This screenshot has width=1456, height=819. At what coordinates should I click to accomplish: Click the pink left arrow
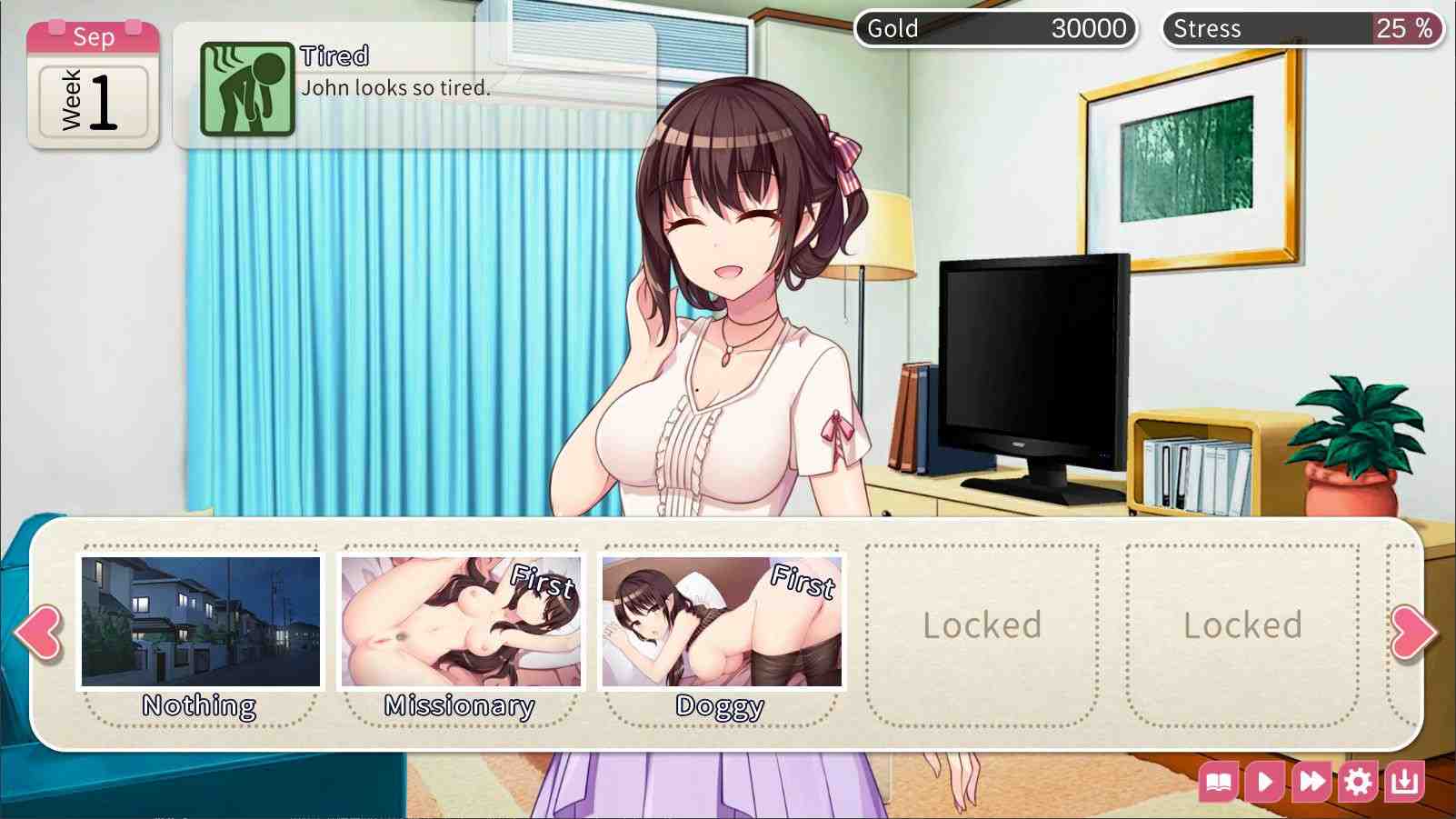point(39,632)
